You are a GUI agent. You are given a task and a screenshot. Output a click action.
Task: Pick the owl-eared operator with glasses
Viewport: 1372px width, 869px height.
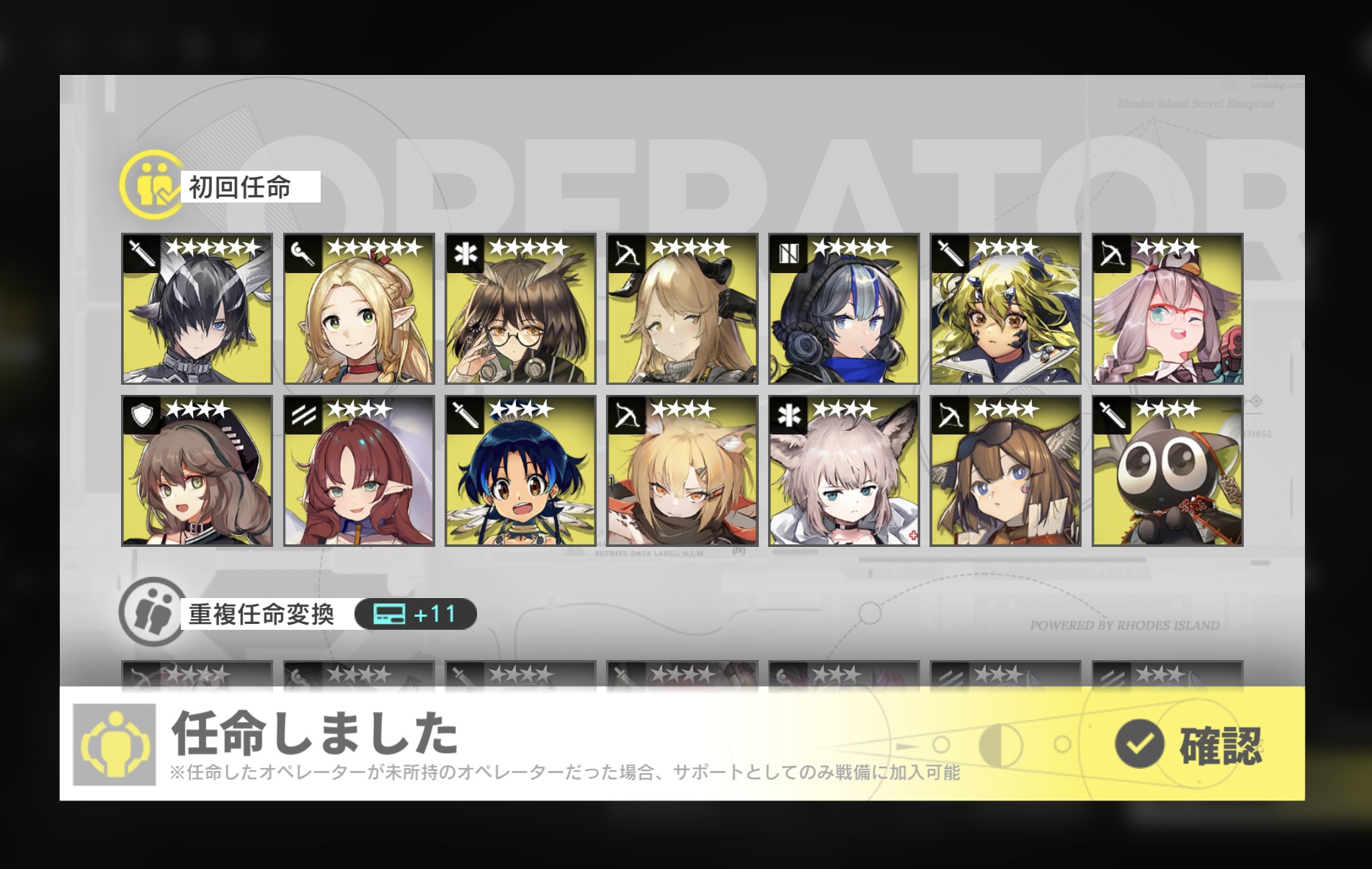pos(520,308)
